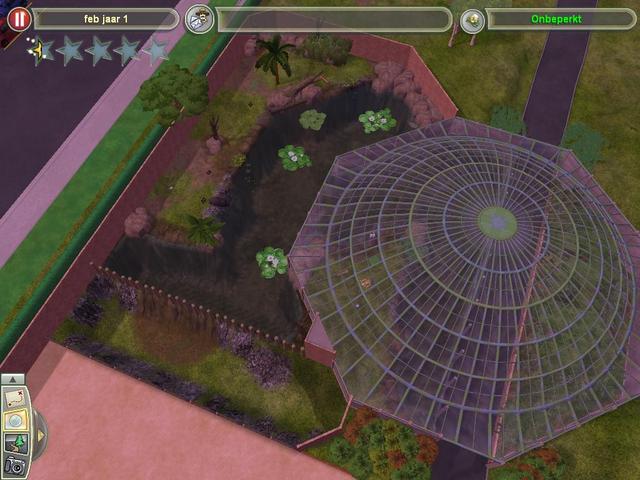Open the zoo map view
Screen dimensions: 640x480
point(15,400)
